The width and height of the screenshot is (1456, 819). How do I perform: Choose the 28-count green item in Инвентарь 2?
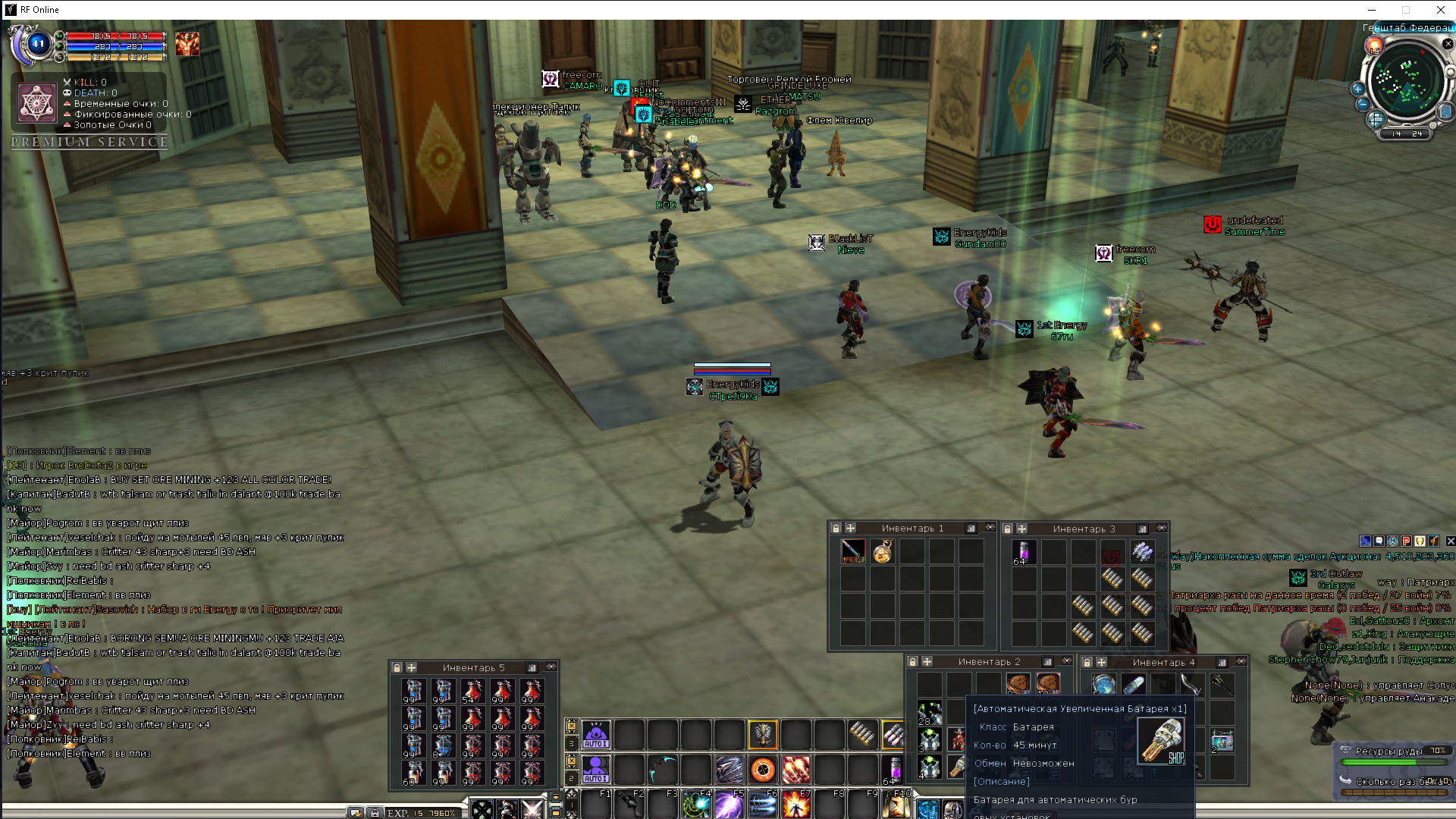point(930,712)
